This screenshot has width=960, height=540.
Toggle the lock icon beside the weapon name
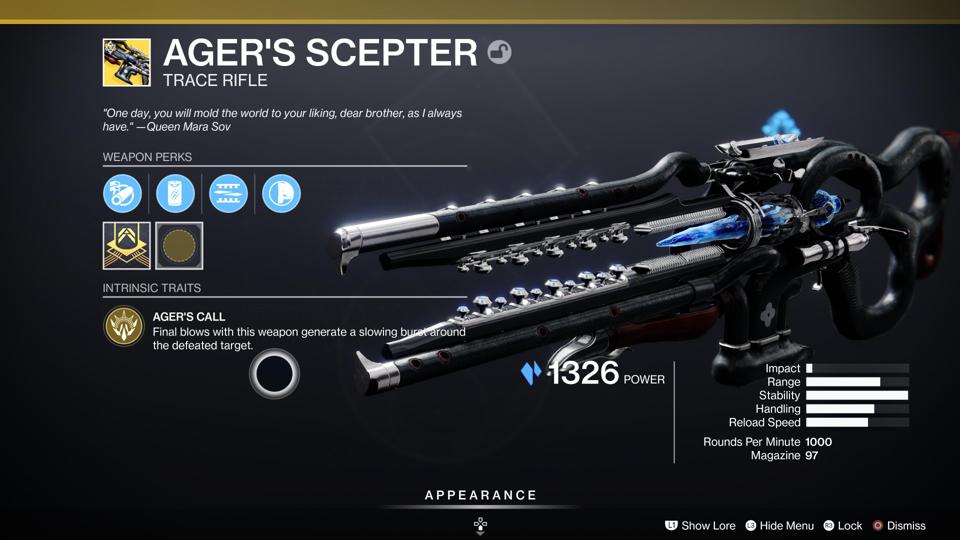point(499,52)
